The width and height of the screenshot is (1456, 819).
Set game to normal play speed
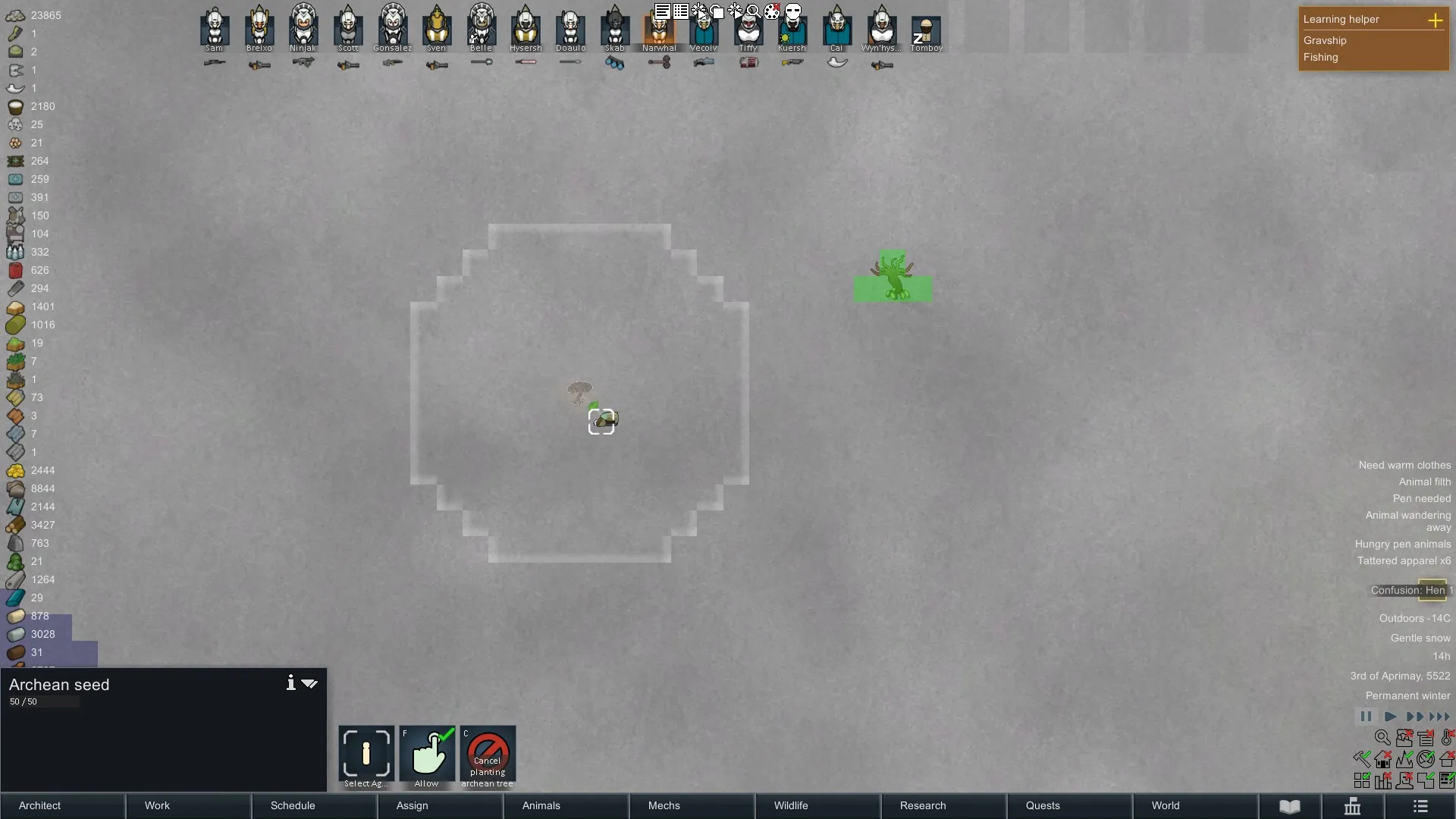(x=1390, y=717)
